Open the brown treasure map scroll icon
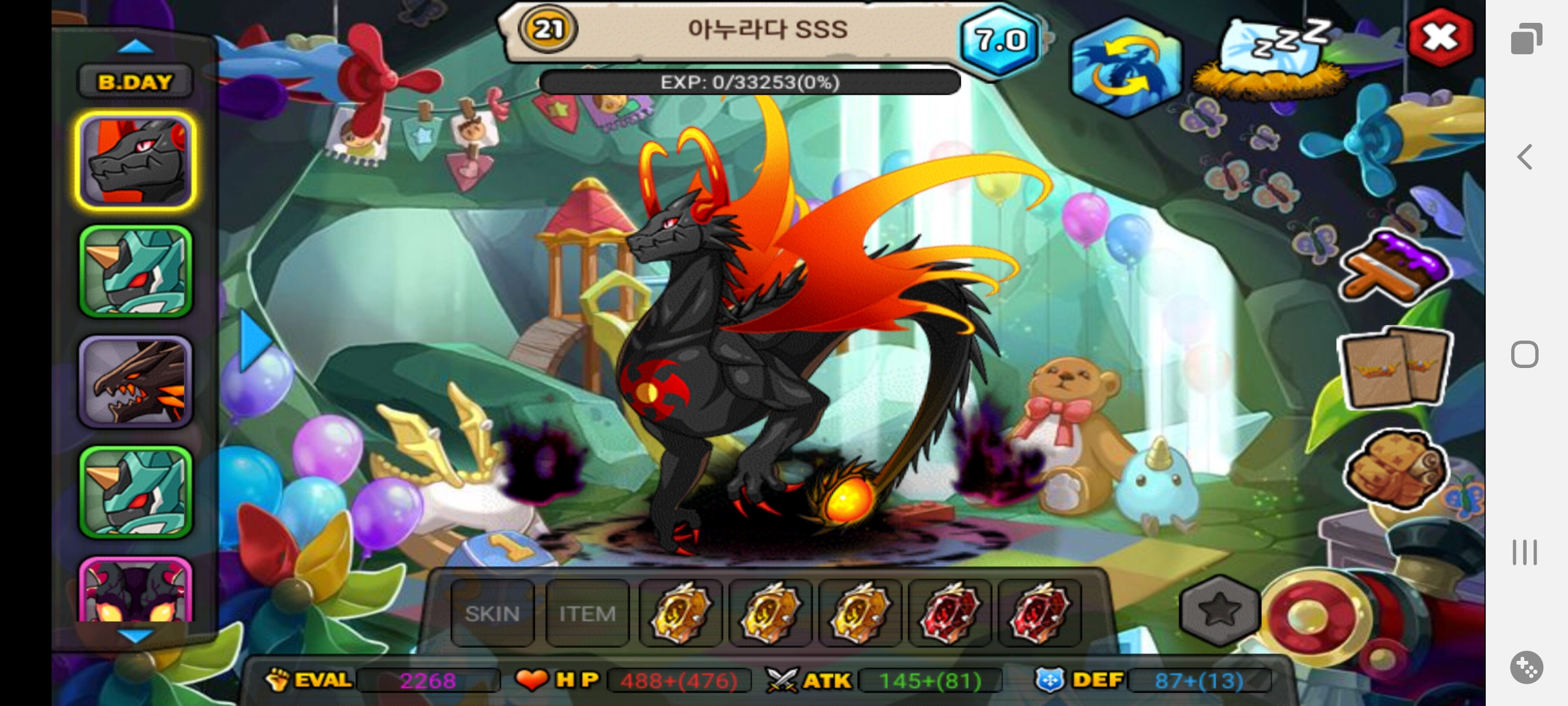This screenshot has width=1568, height=706. pos(1395,468)
